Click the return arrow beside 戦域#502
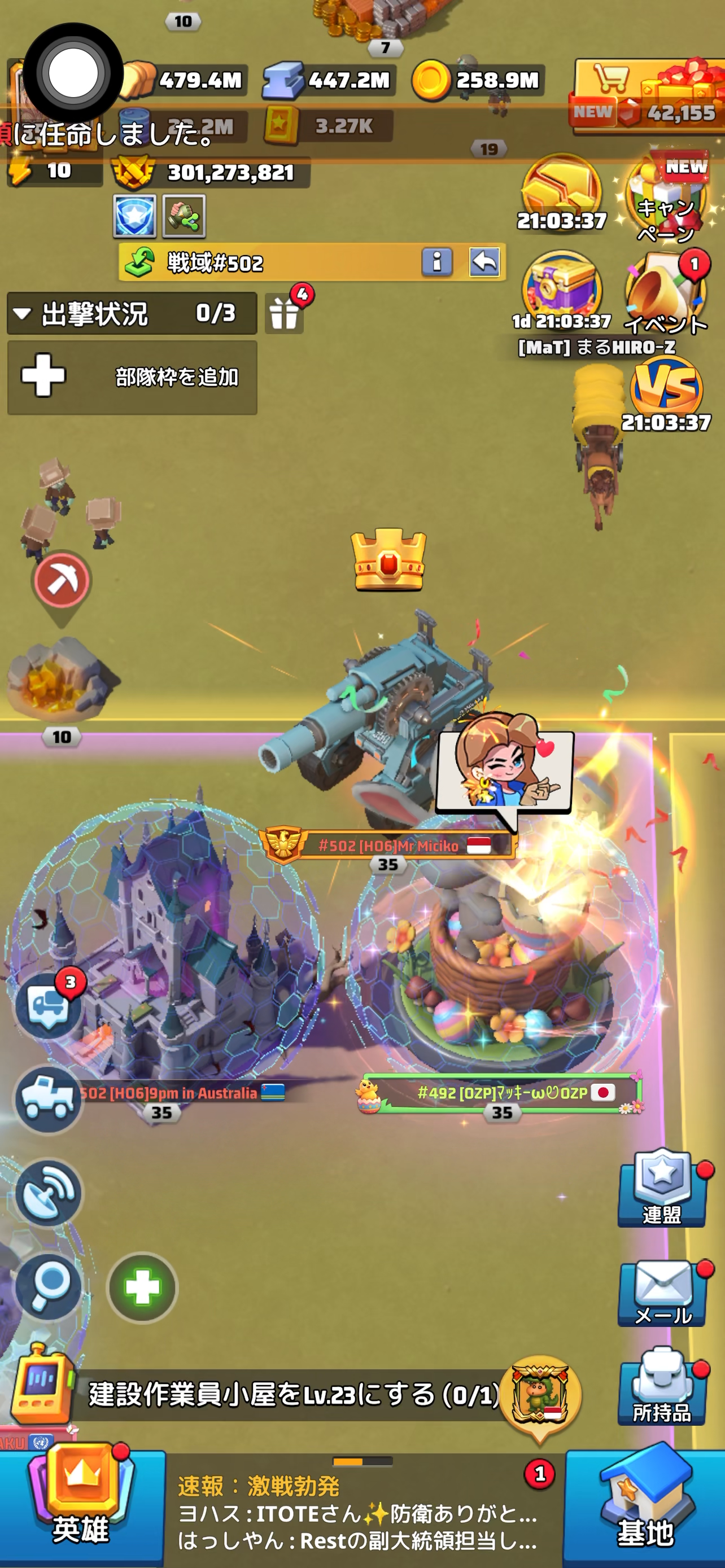The image size is (725, 1568). [484, 262]
